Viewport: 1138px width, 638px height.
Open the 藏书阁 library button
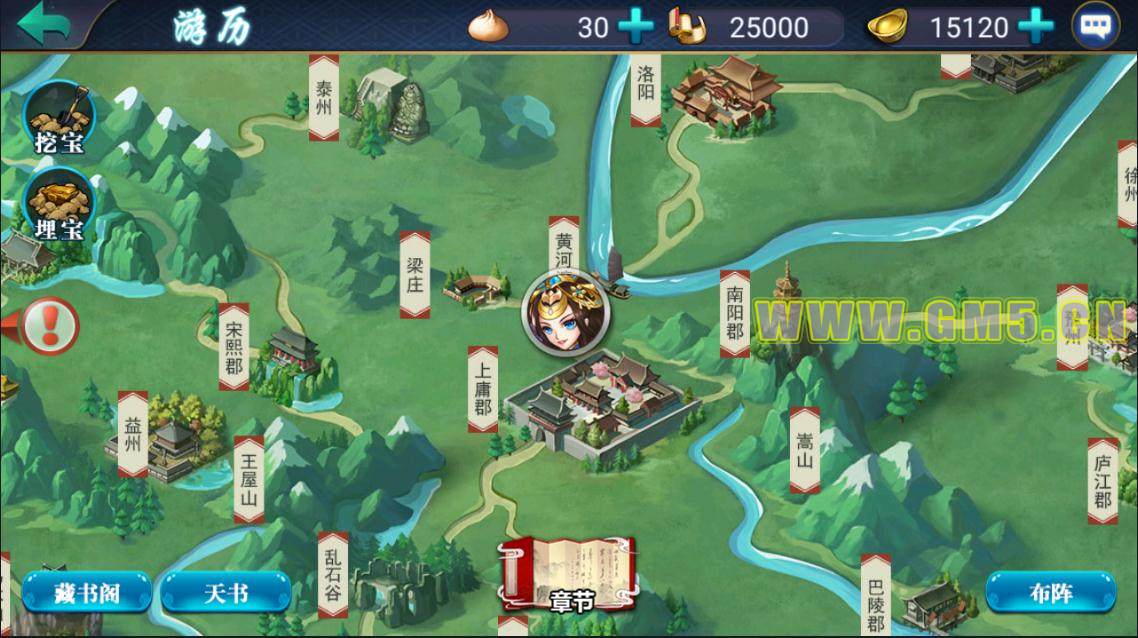(x=87, y=592)
